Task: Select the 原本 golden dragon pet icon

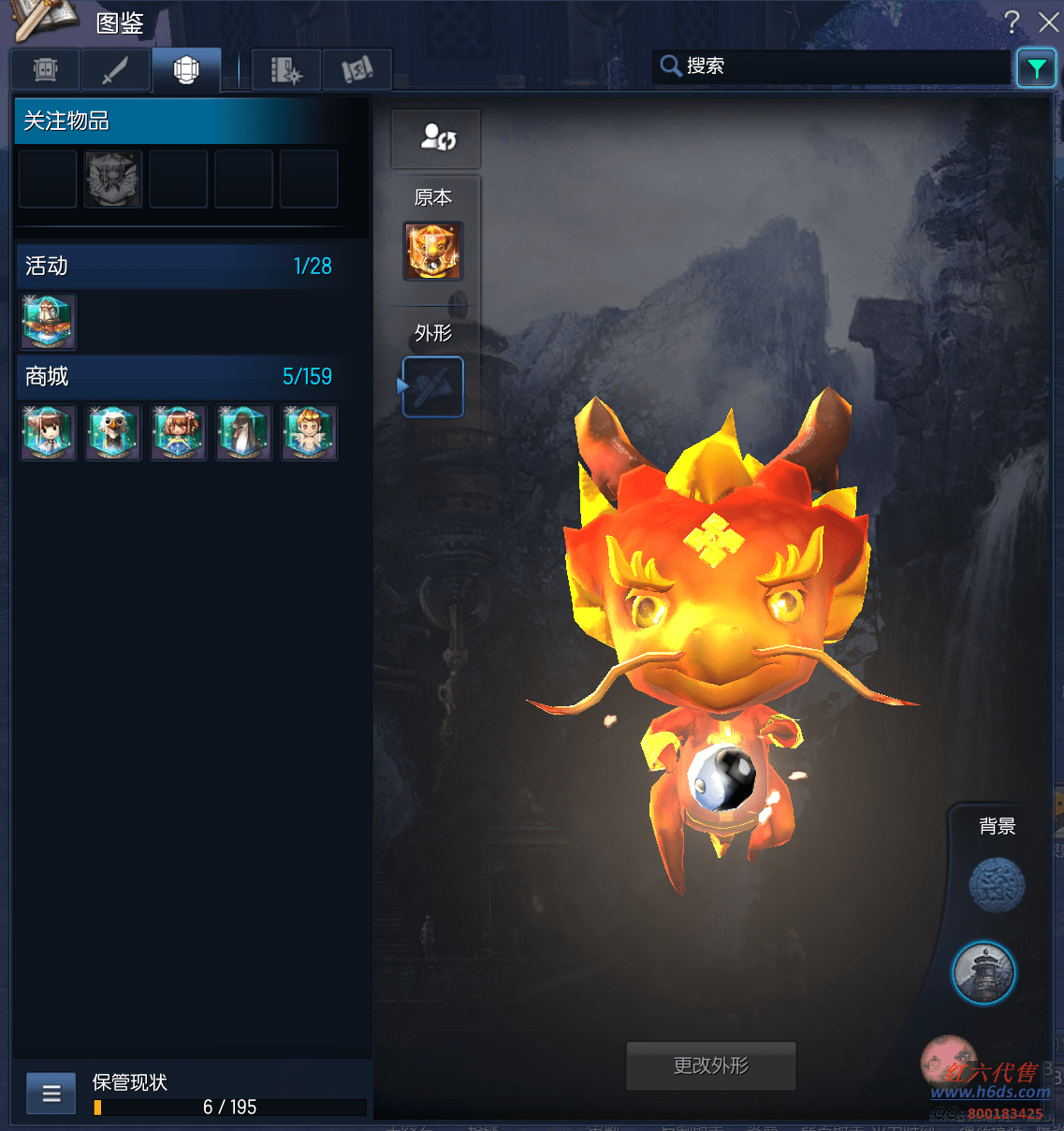Action: [x=433, y=251]
